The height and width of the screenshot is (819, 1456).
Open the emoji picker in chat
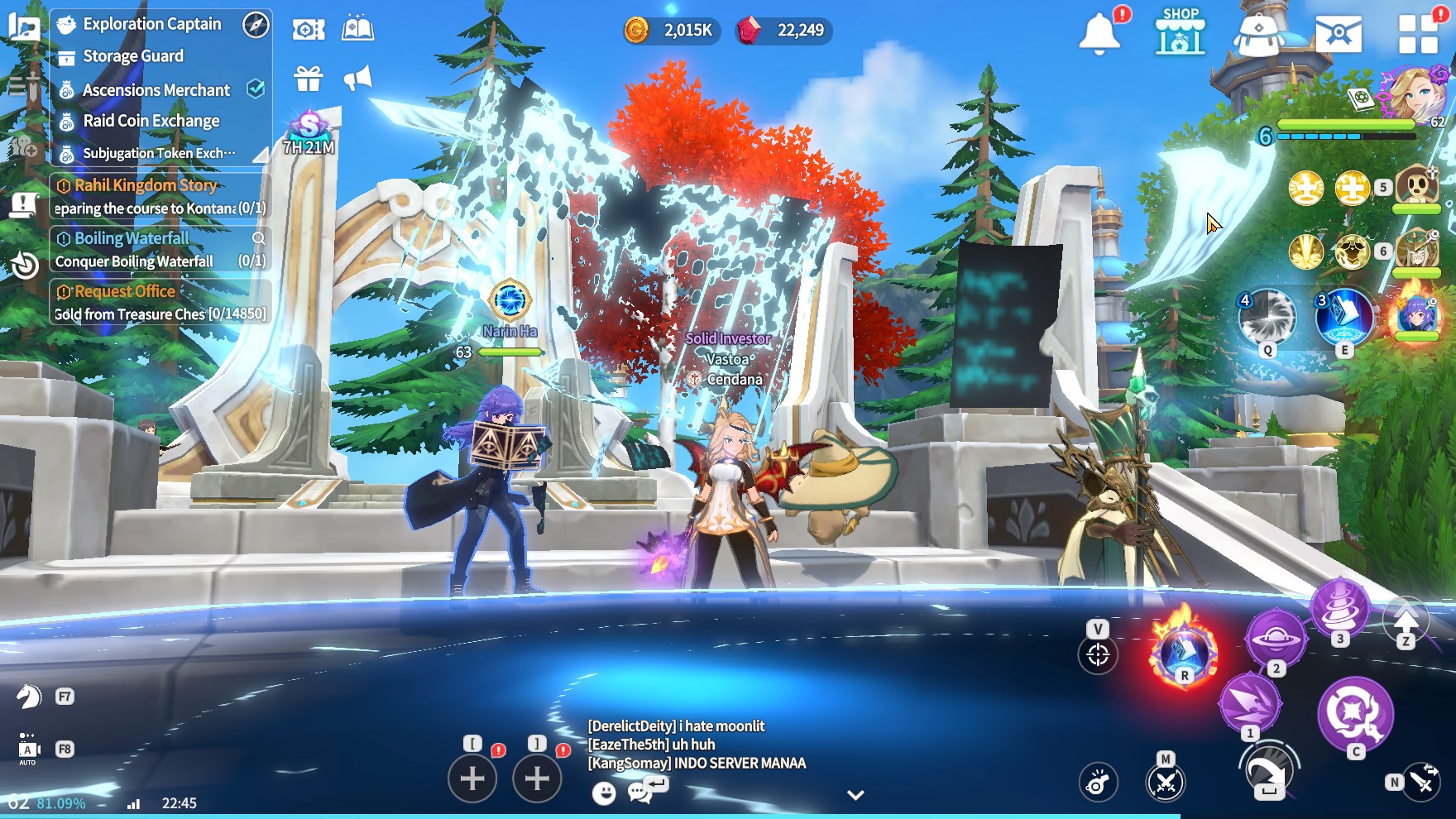click(x=604, y=793)
